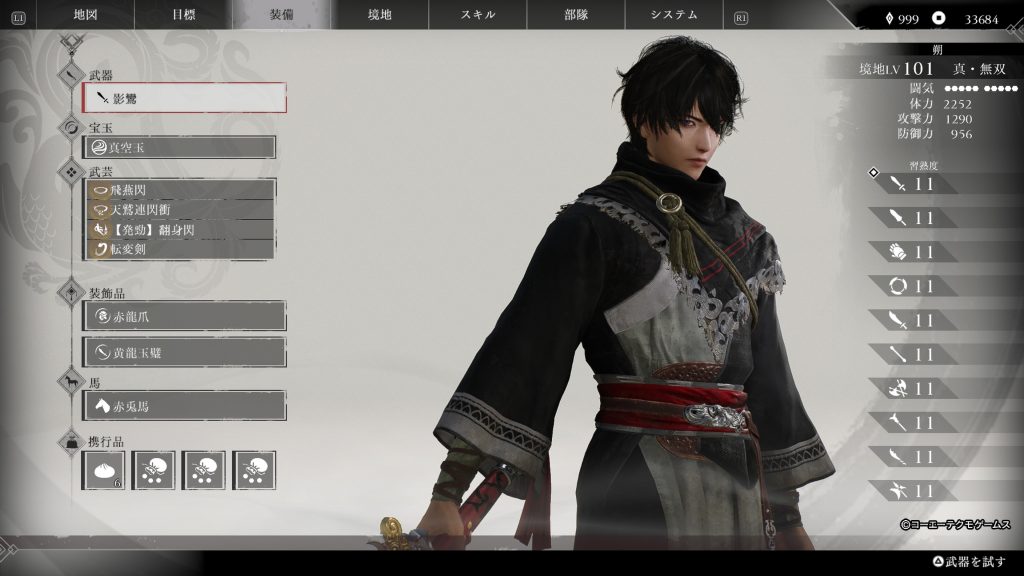
Task: Select the 影鷺 weapon slot
Action: (x=185, y=98)
